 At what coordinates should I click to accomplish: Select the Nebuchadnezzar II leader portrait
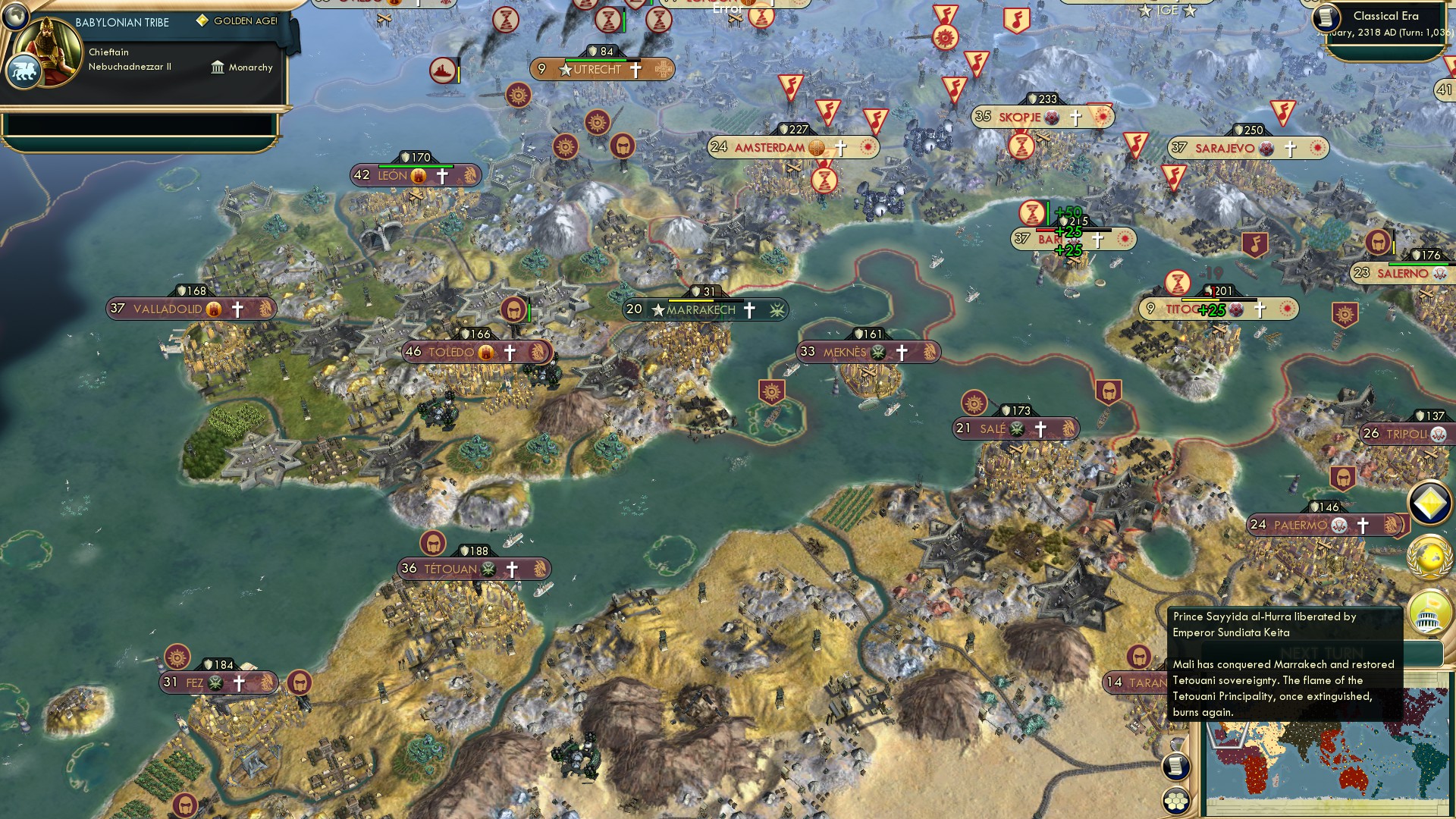click(49, 52)
